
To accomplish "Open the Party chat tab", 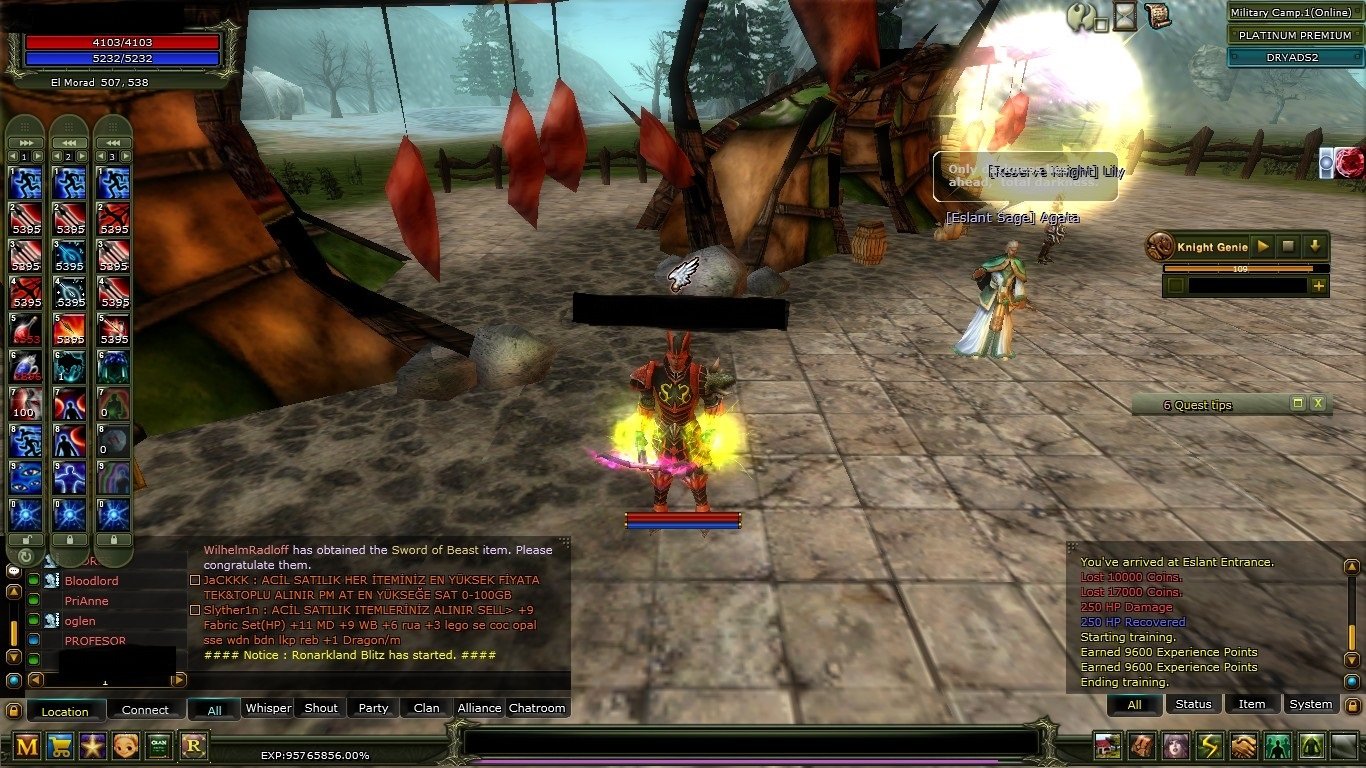I will [373, 708].
